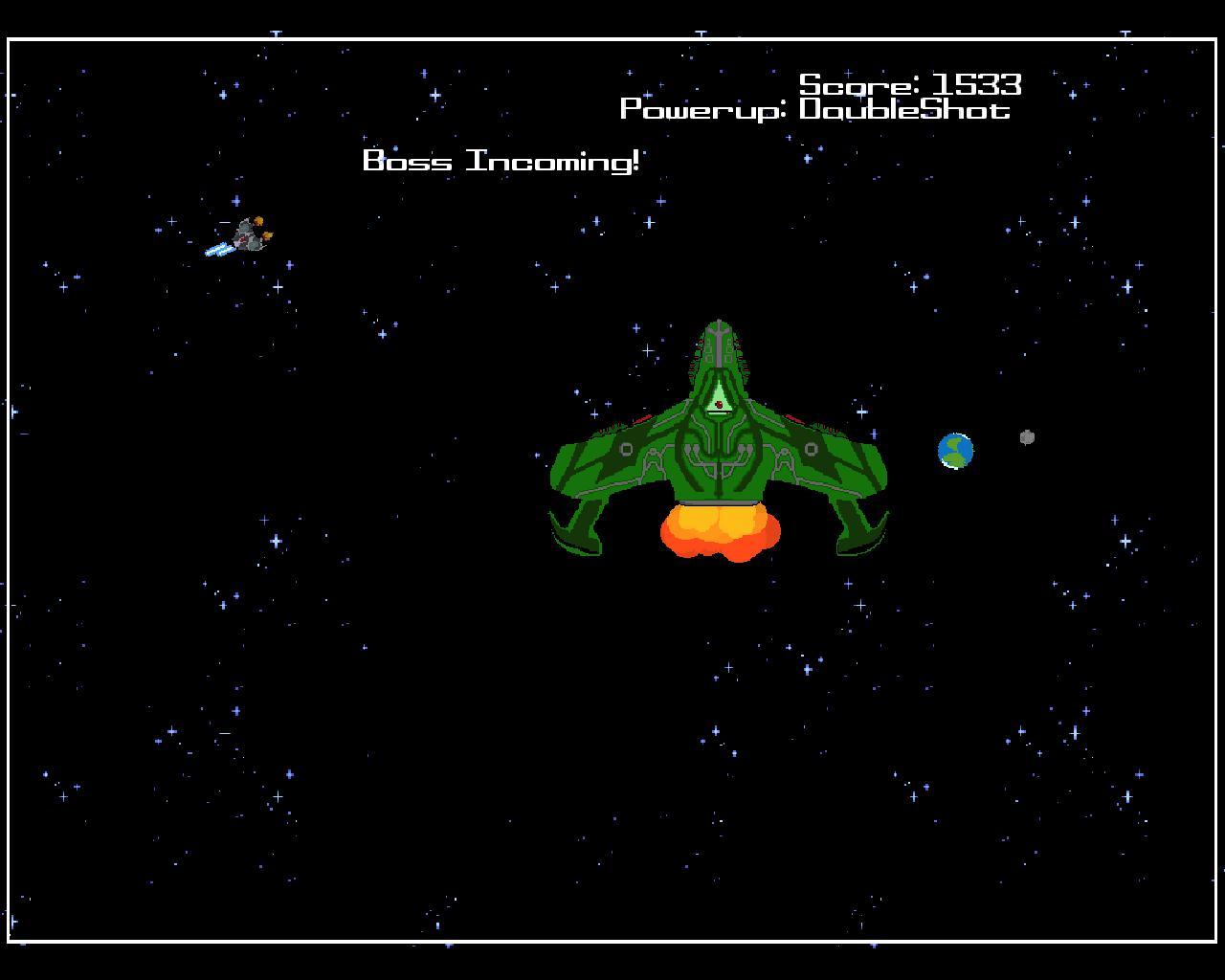Click the red marking on the boss right wing
1225x980 pixels.
(x=795, y=420)
